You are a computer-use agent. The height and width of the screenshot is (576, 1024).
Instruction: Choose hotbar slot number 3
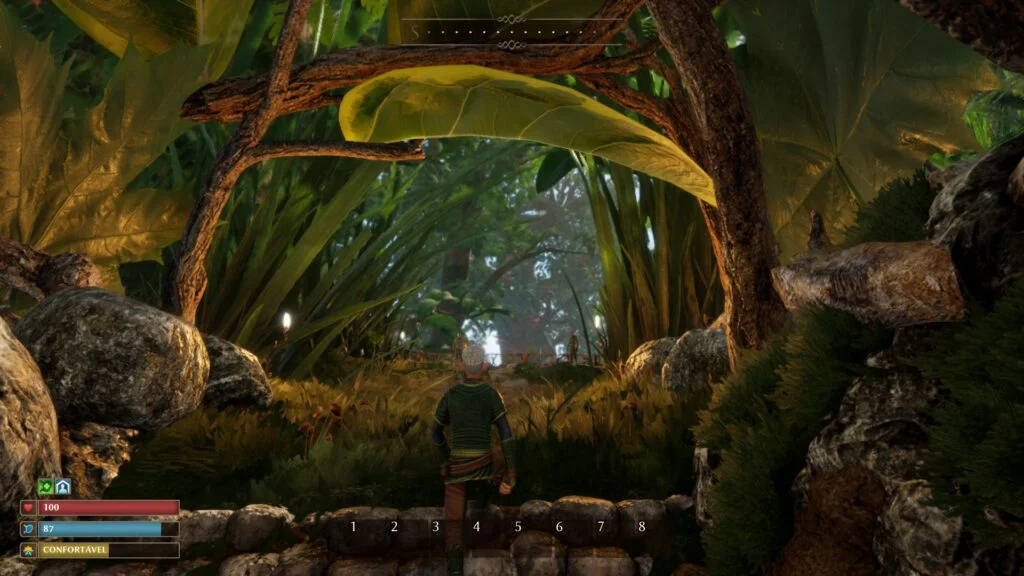435,526
